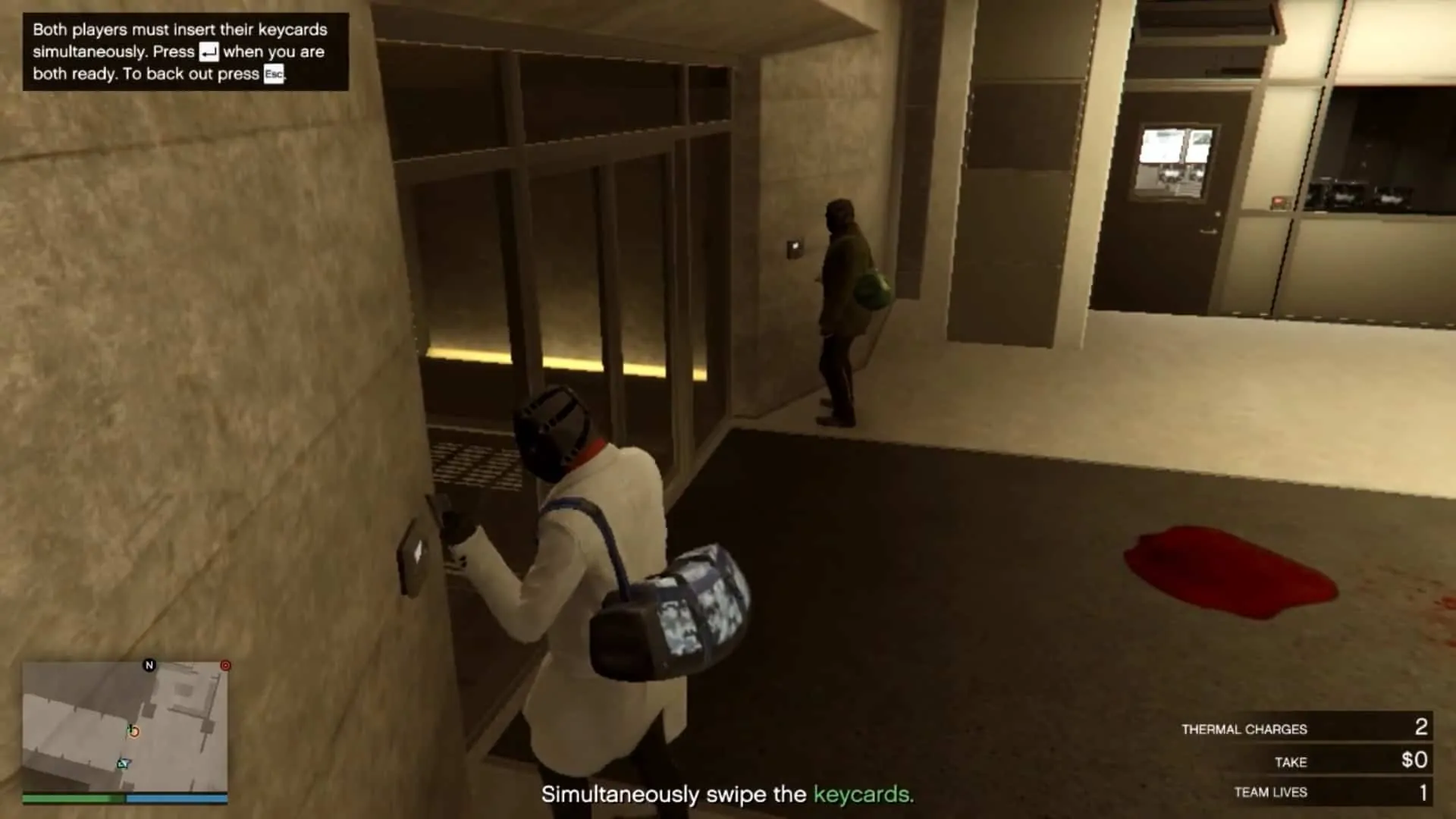Click the Esc key icon in the instructions
The image size is (1456, 819).
click(275, 74)
